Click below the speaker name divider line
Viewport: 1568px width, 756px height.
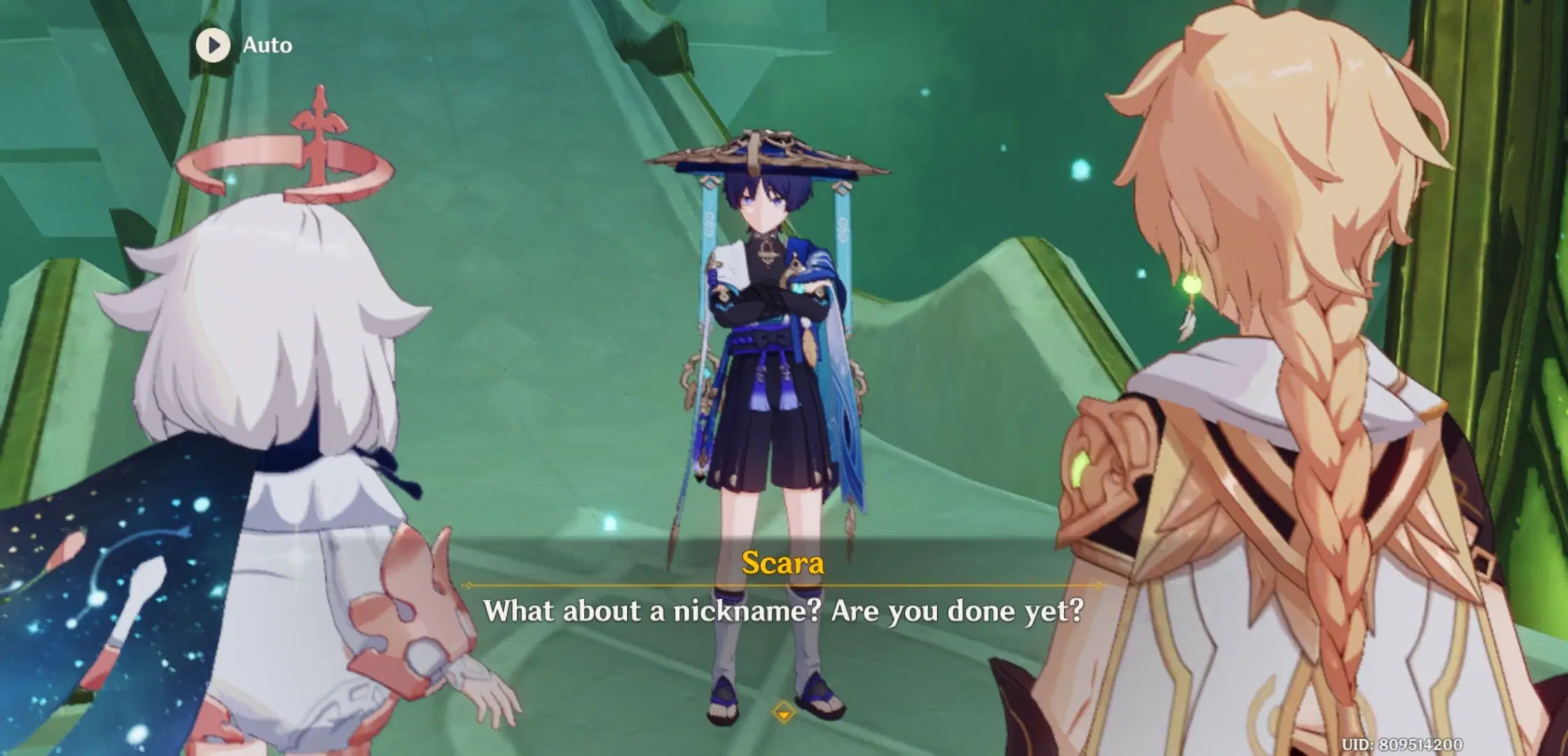[x=784, y=609]
